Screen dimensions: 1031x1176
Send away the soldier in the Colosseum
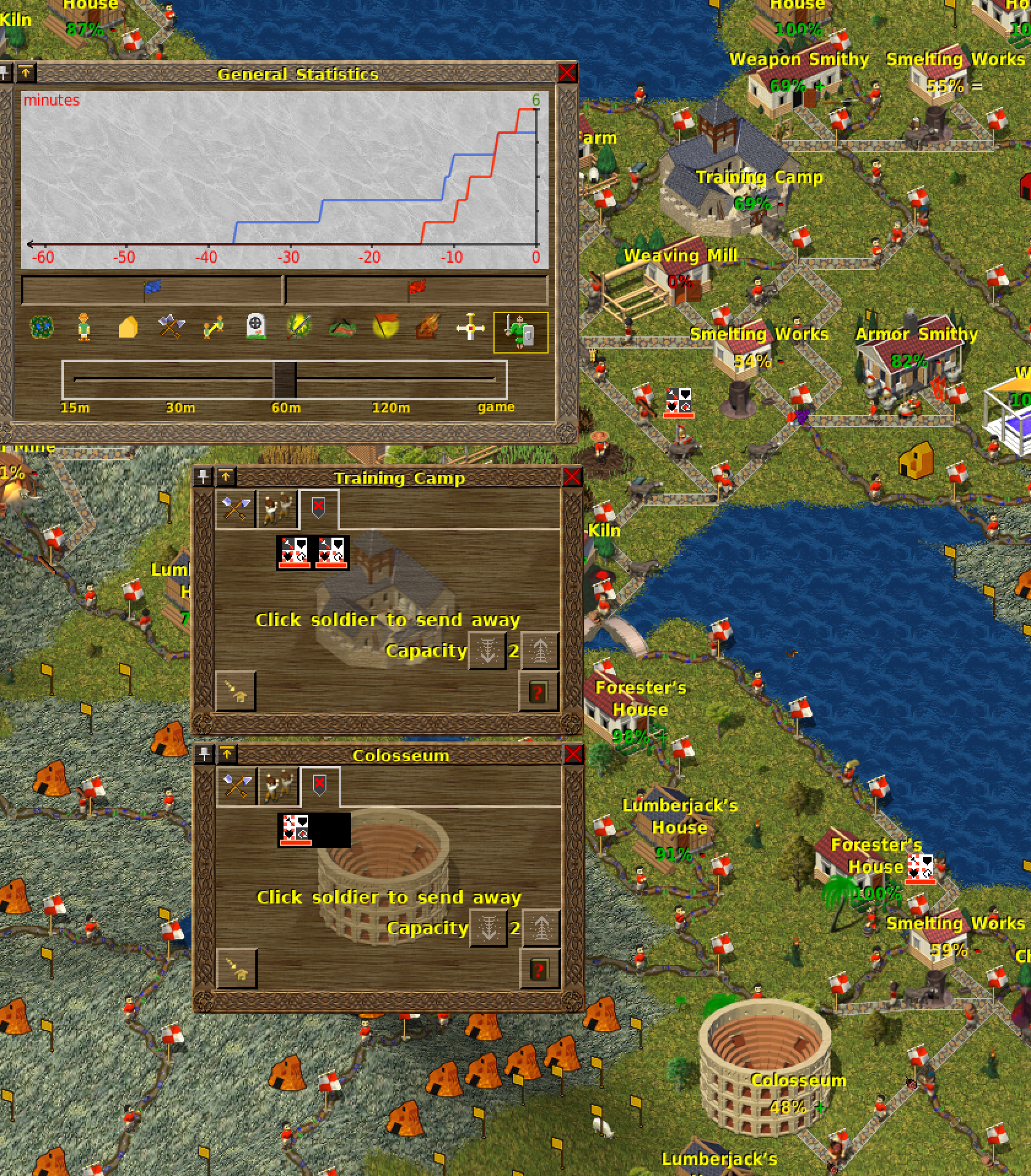pos(295,830)
